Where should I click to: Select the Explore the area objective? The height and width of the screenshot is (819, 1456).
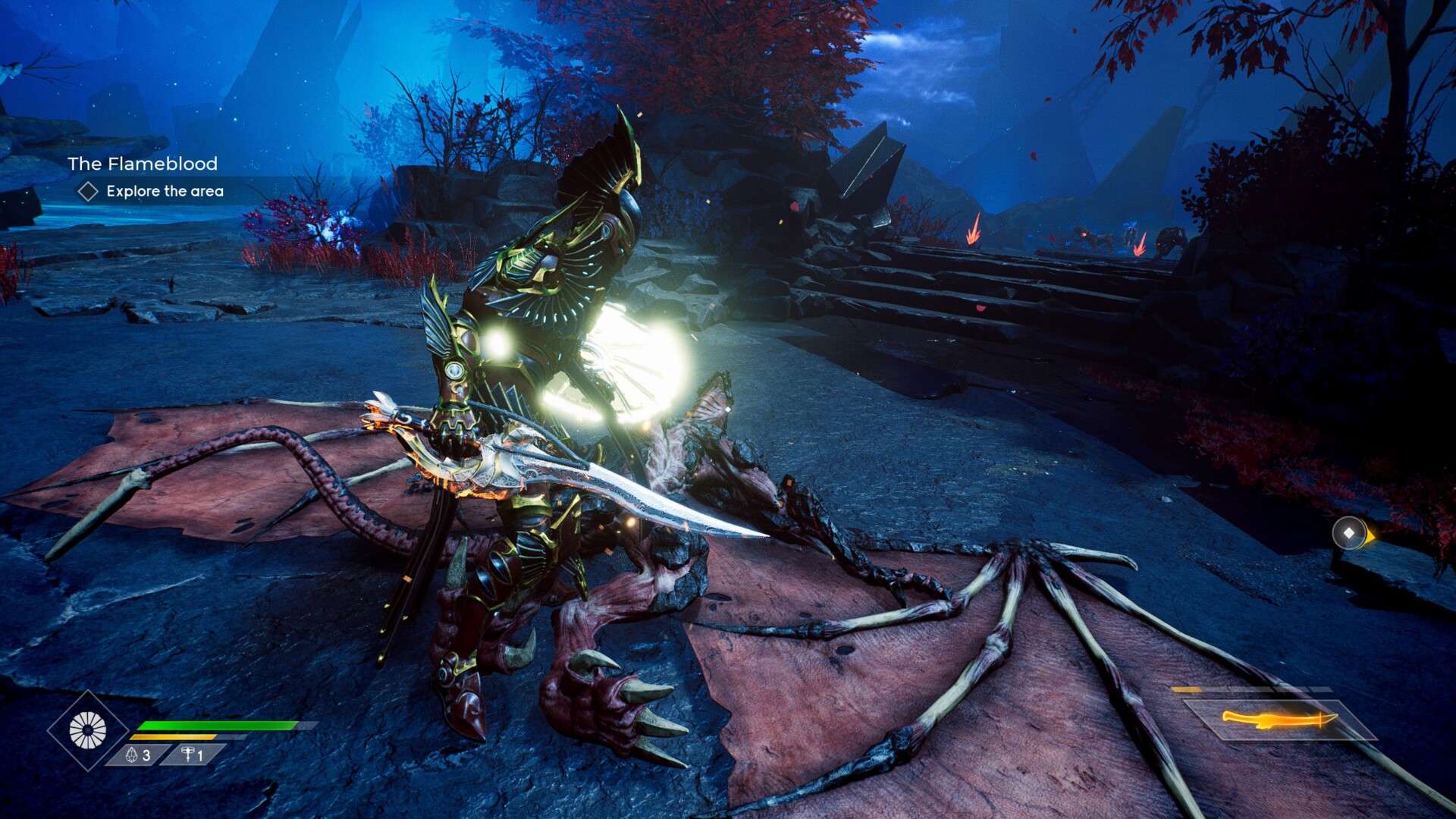click(165, 191)
